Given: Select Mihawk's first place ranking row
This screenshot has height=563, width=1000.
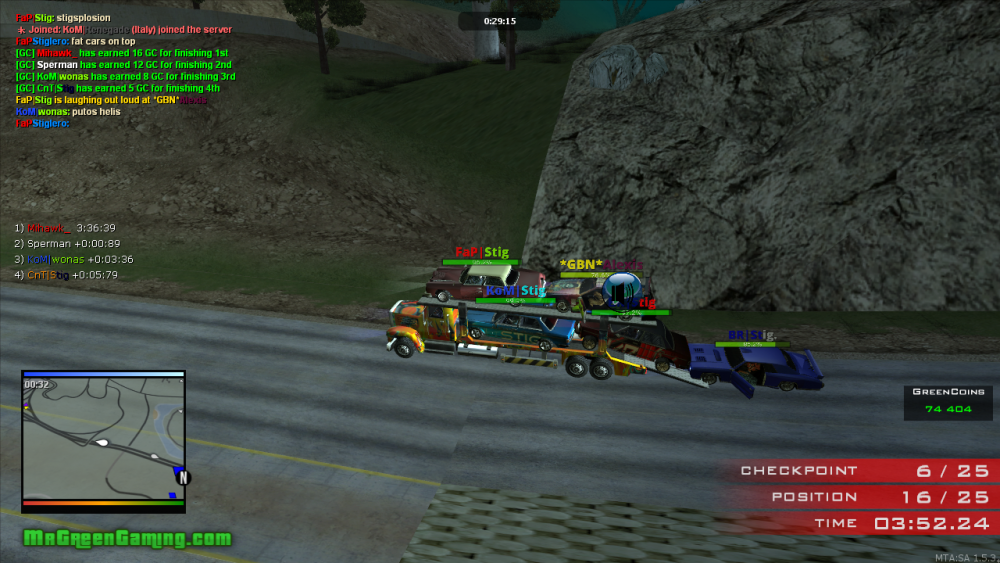Looking at the screenshot, I should pyautogui.click(x=65, y=228).
